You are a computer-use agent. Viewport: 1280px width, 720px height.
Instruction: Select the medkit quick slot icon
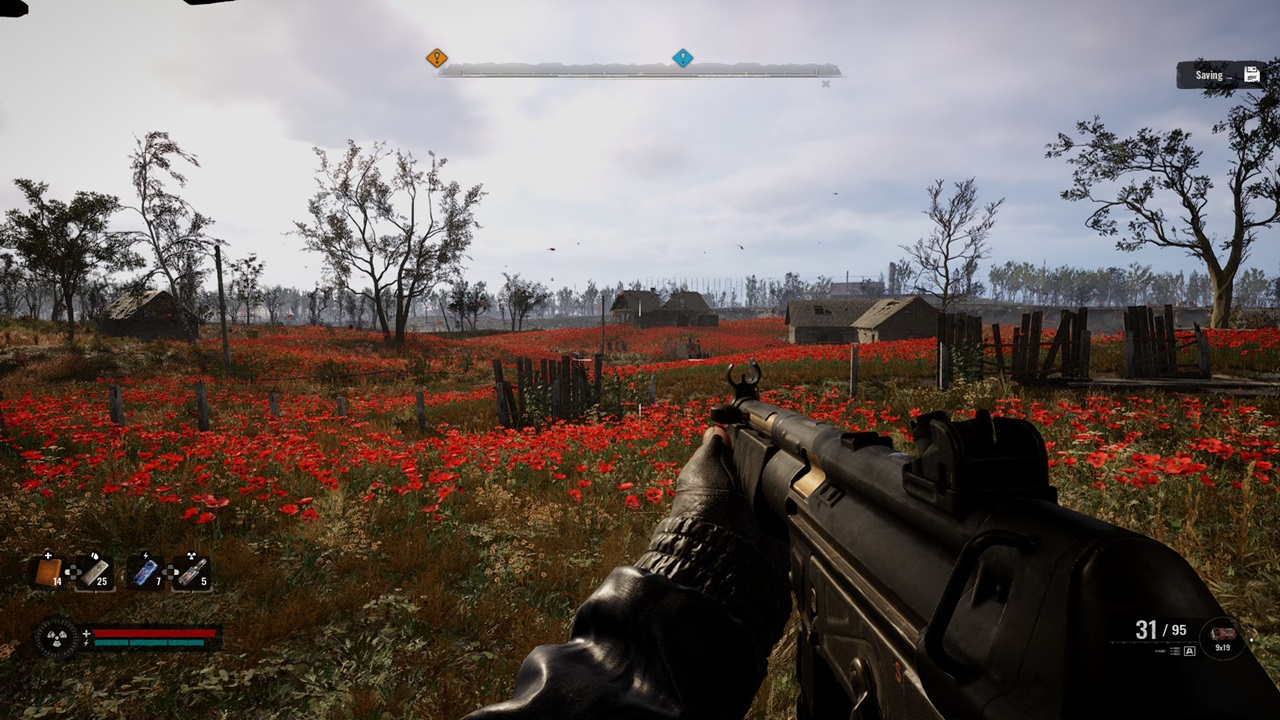[48, 572]
